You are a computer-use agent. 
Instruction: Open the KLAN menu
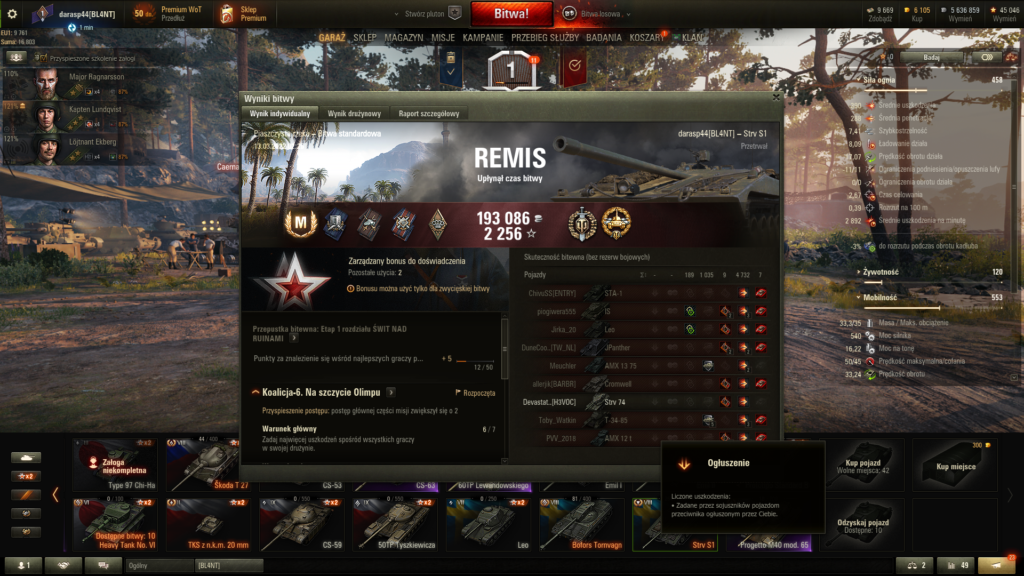tap(692, 37)
